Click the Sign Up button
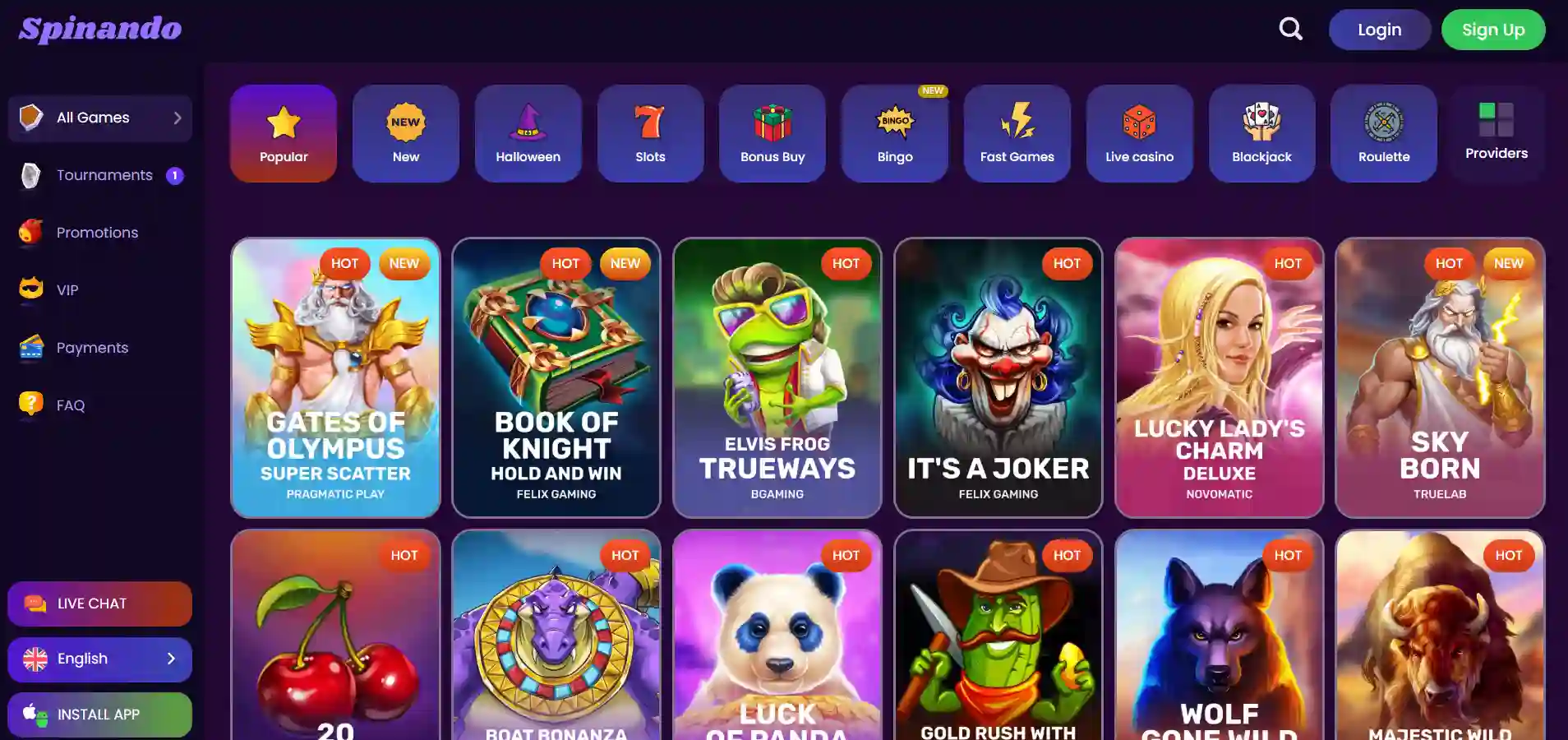The height and width of the screenshot is (740, 1568). 1492,29
